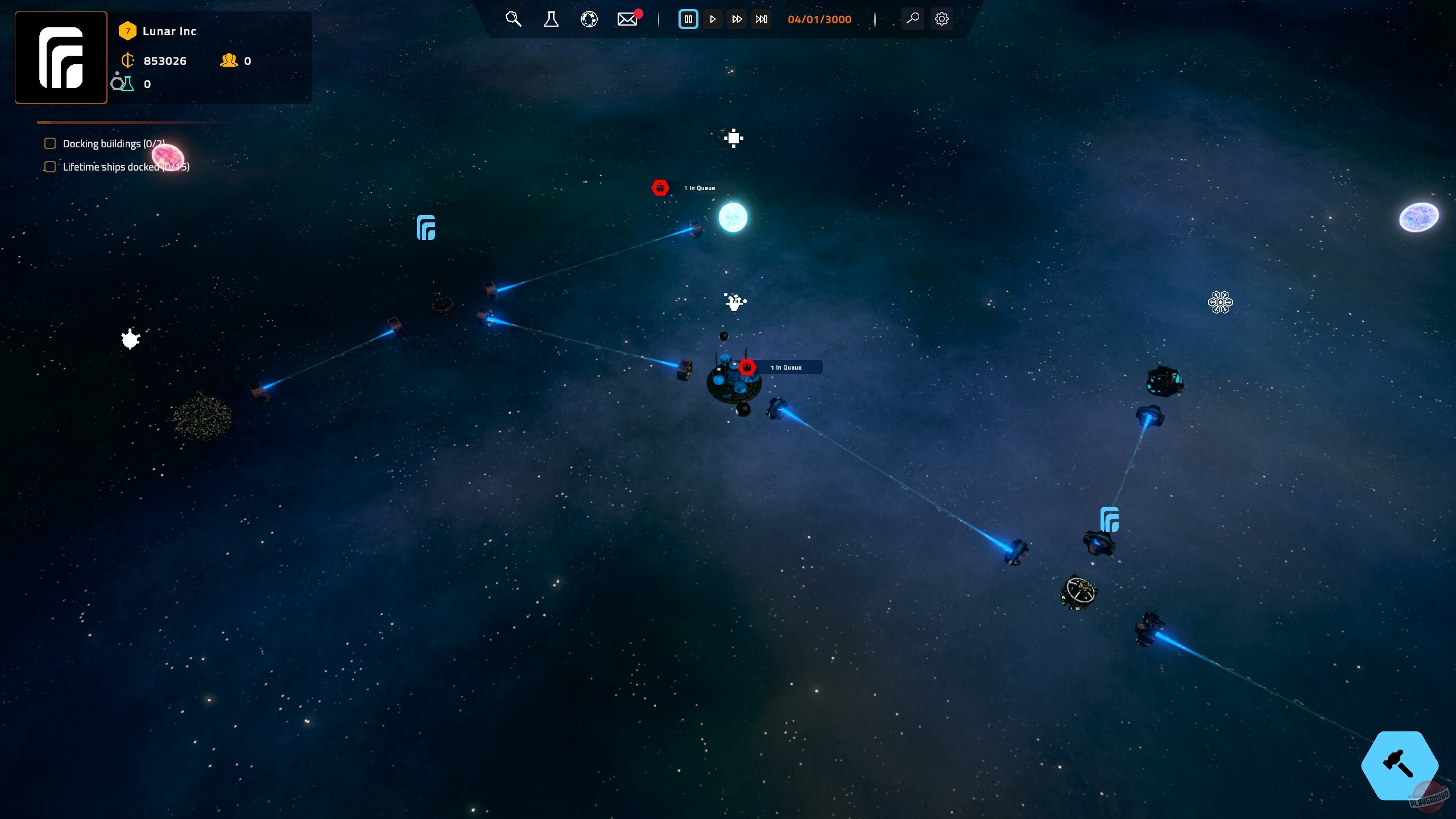Select the Docking buildings objective
This screenshot has width=1456, height=819.
113,144
